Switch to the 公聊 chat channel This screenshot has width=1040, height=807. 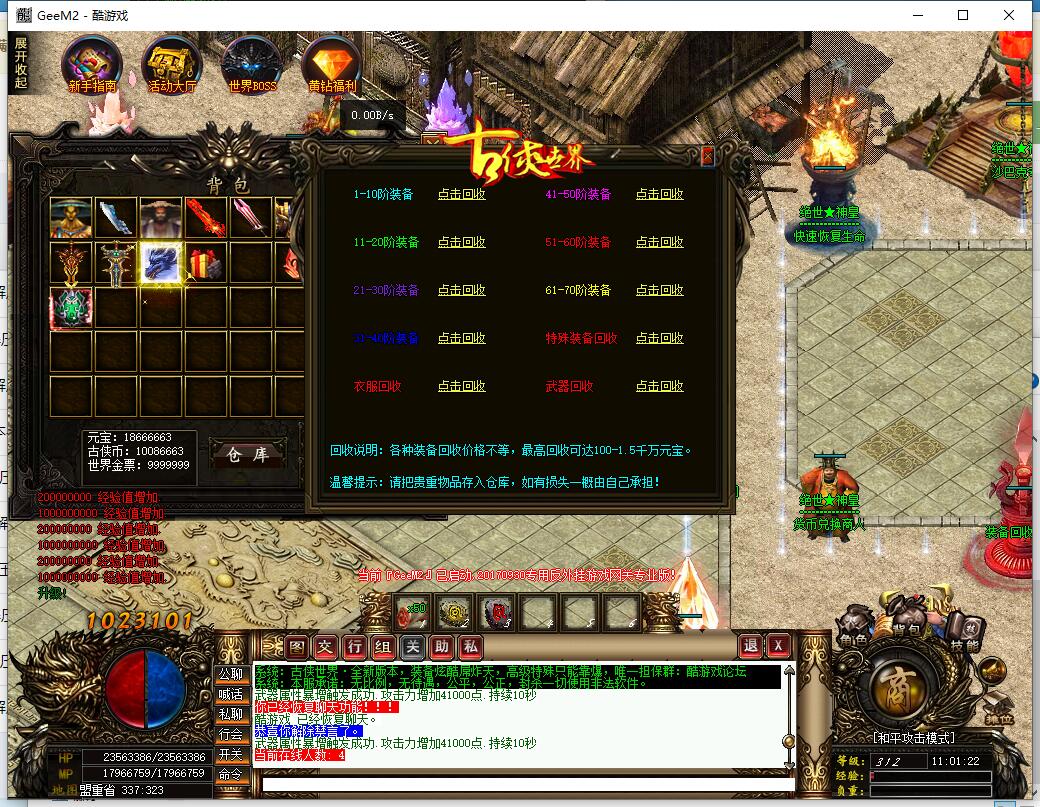tap(231, 674)
